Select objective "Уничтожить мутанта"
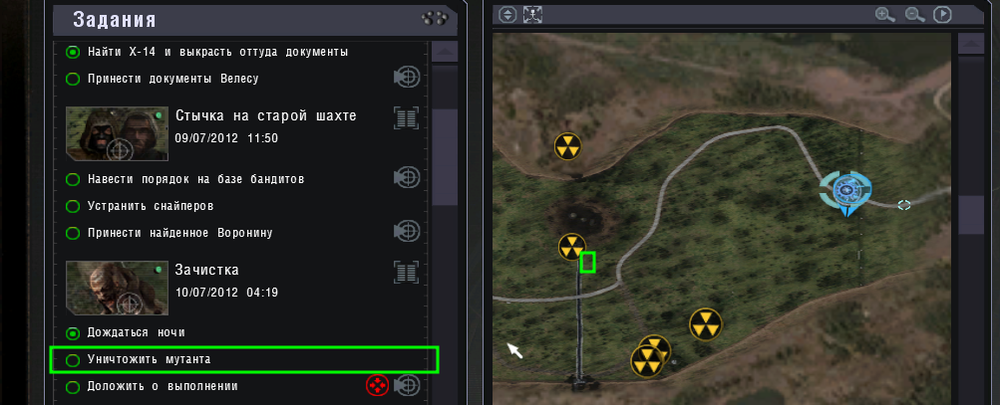Viewport: 1000px width, 405px height. pyautogui.click(x=148, y=359)
